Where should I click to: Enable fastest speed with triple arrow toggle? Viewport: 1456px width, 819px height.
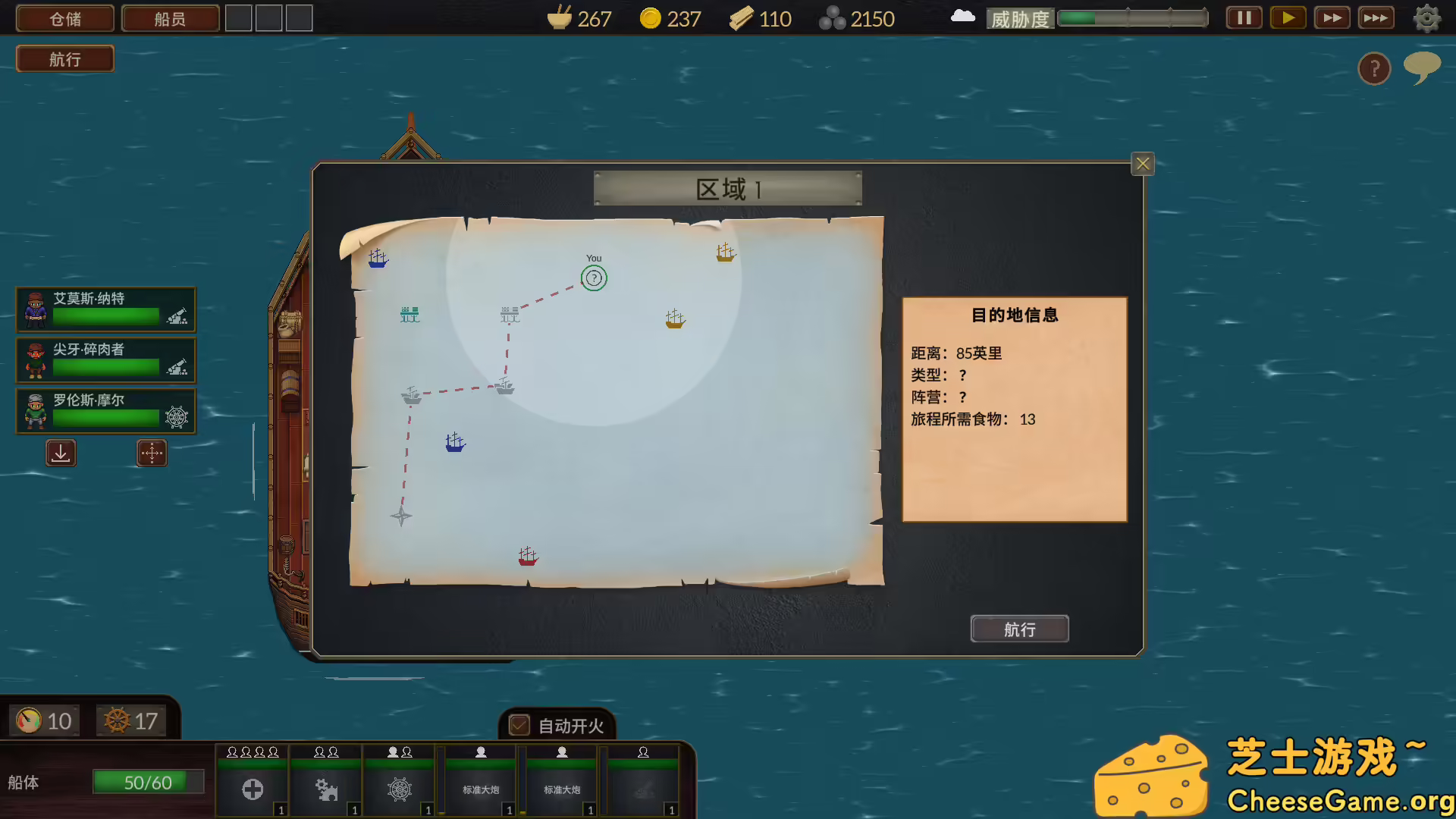point(1376,17)
